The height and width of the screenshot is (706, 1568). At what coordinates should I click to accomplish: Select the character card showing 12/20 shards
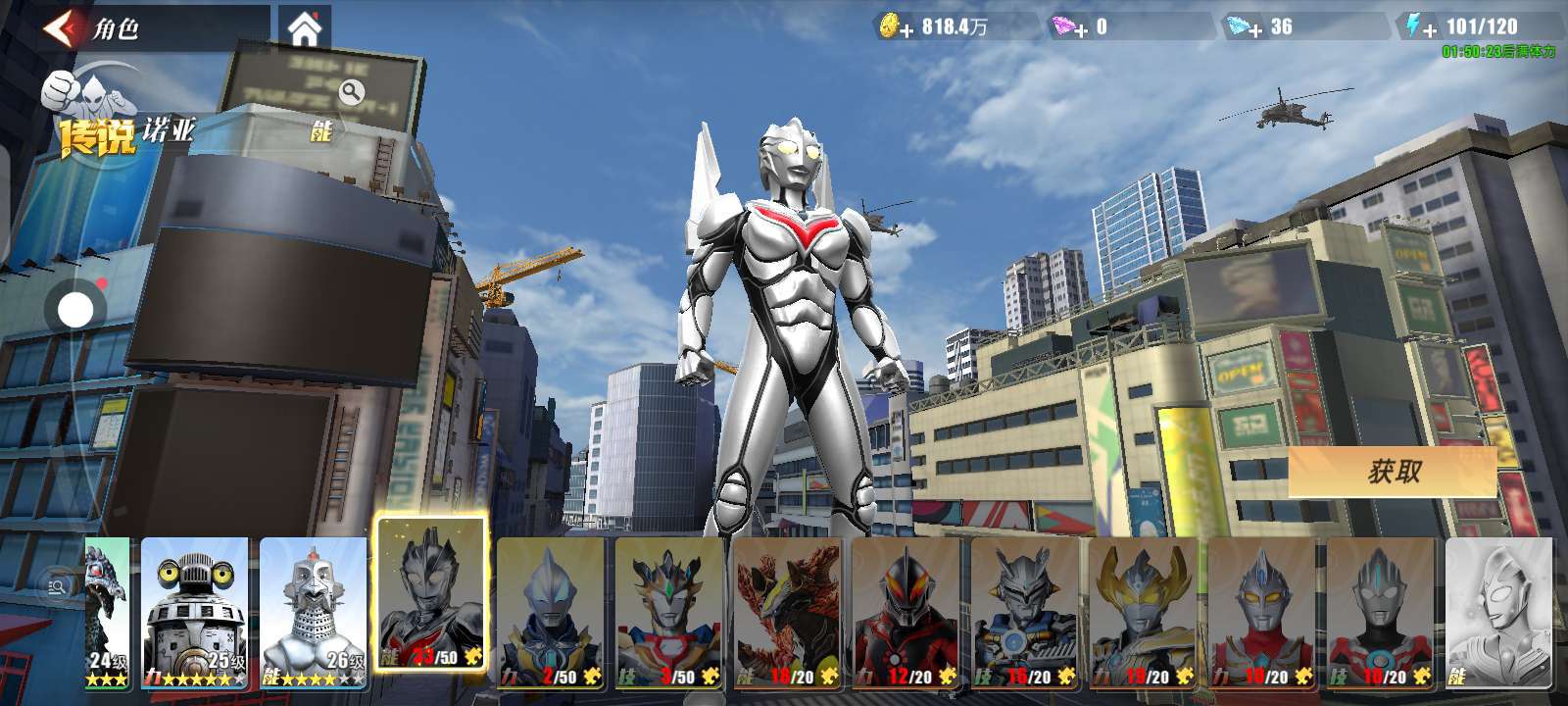coord(906,612)
